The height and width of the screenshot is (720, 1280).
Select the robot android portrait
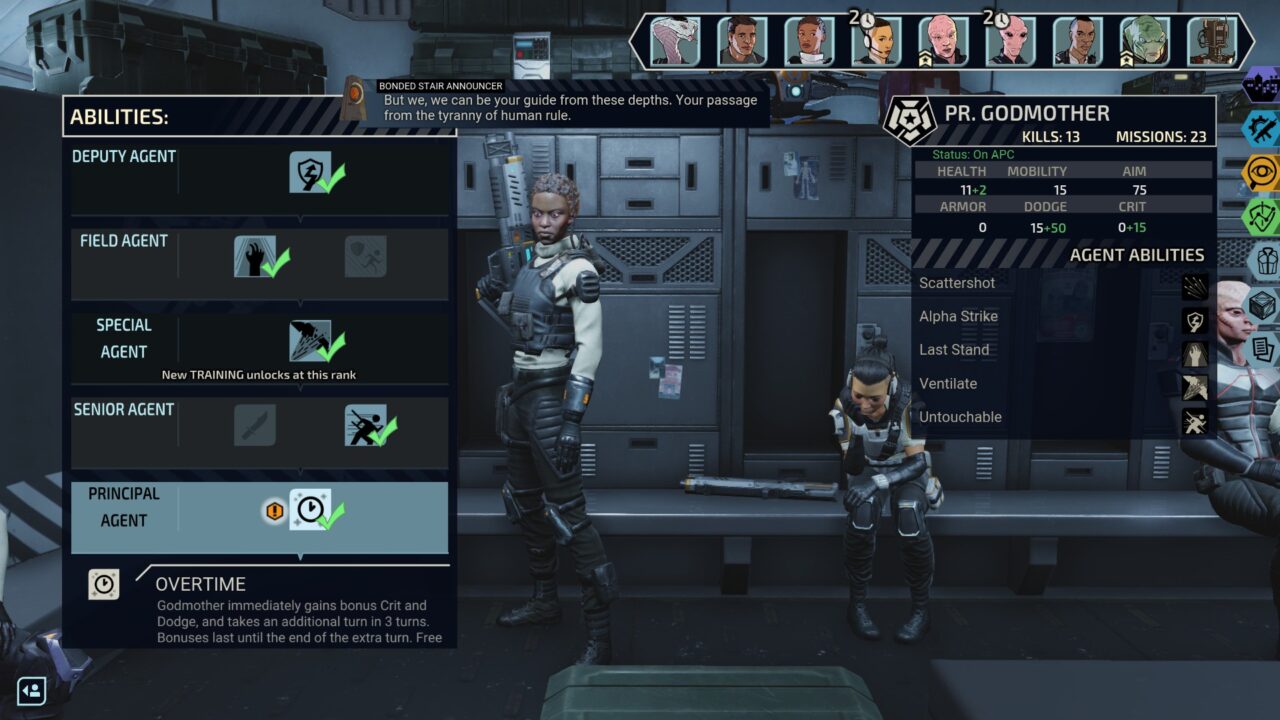pos(1211,41)
